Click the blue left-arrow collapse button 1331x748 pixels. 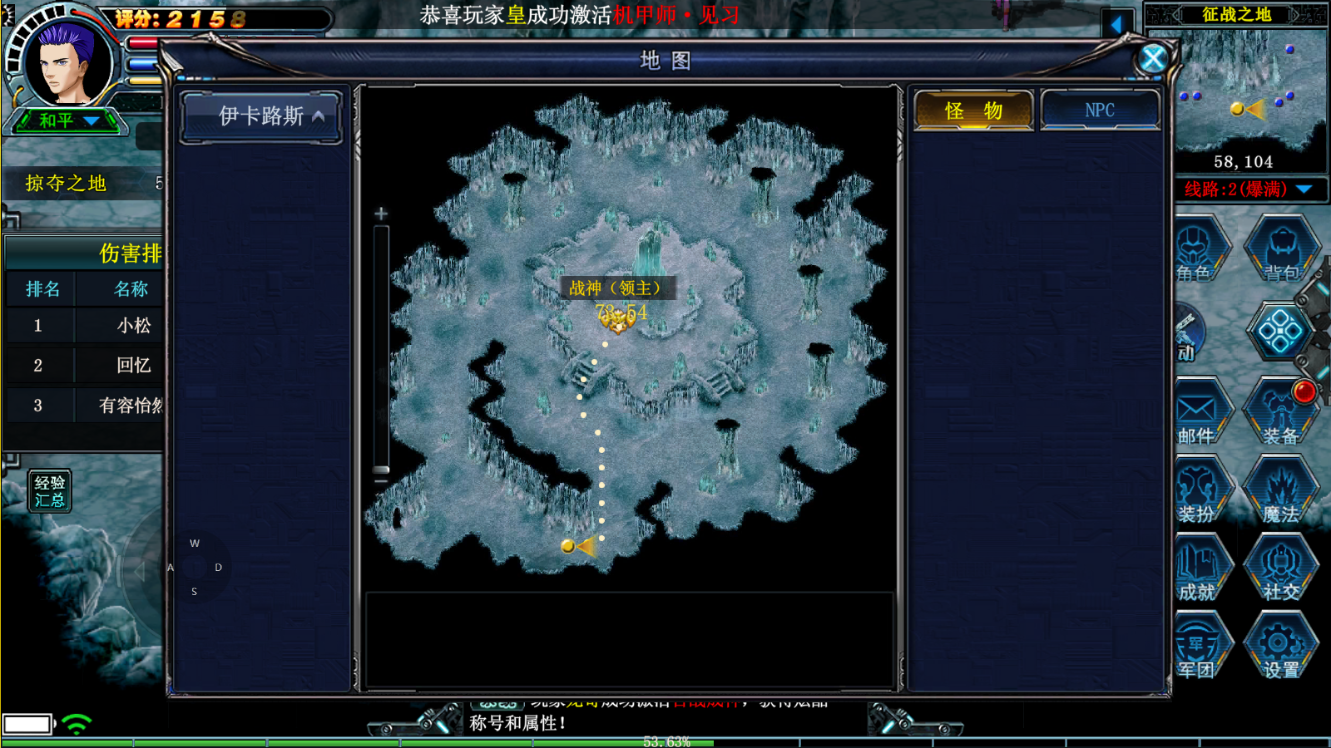click(1117, 23)
